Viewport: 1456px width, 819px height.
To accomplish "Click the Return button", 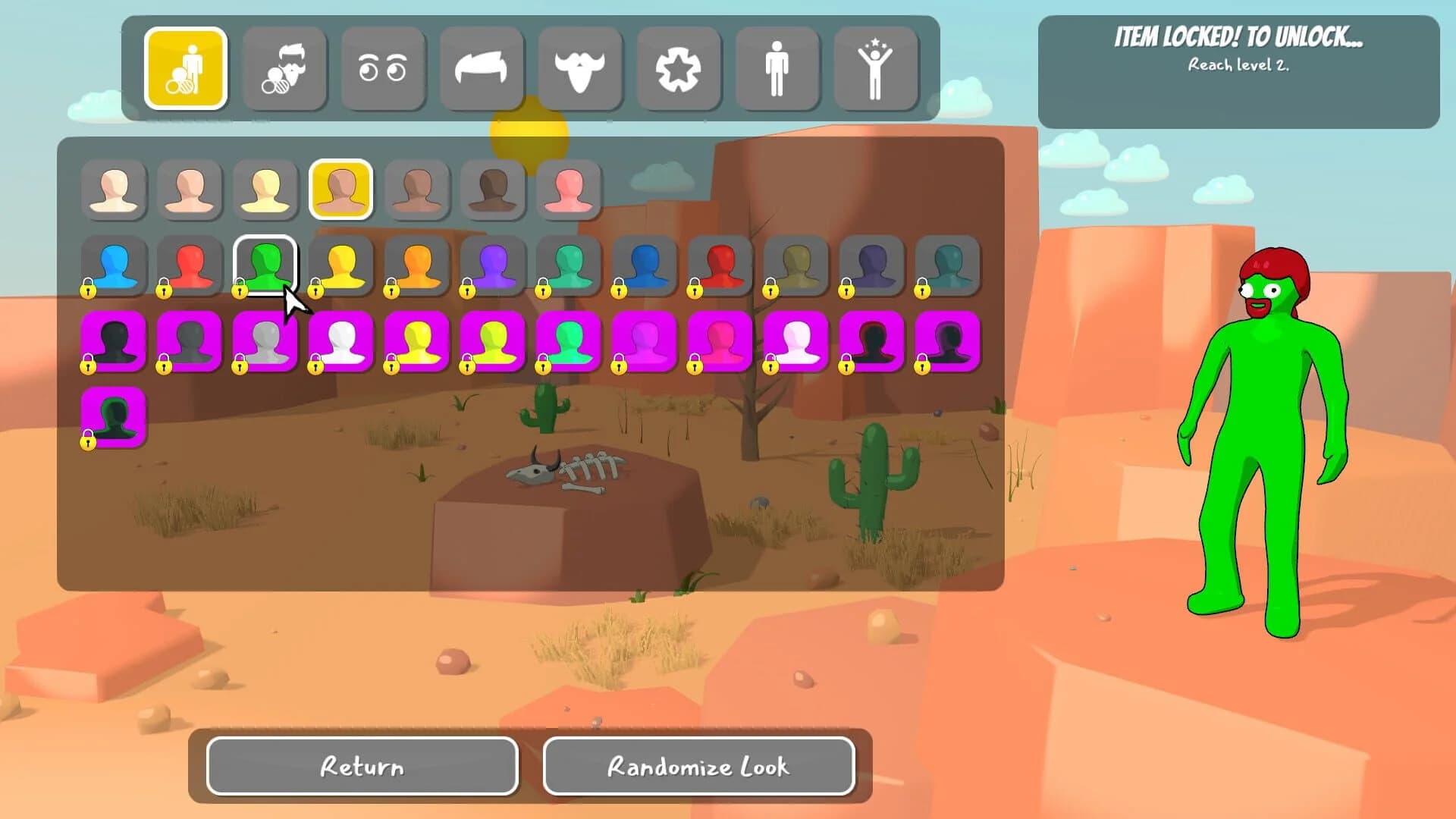I will (x=362, y=767).
